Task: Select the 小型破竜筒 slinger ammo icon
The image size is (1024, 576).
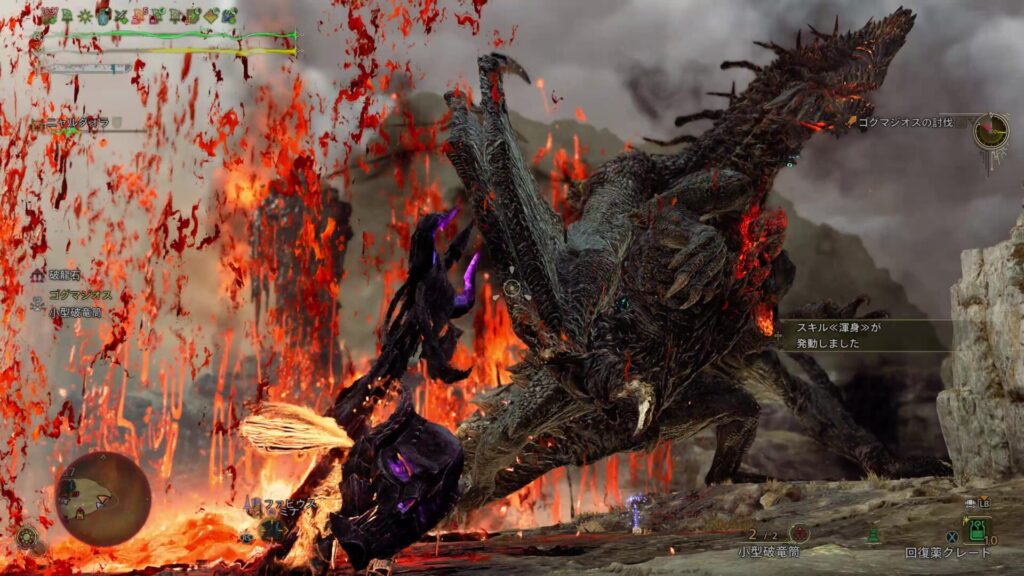Action: pyautogui.click(x=799, y=534)
